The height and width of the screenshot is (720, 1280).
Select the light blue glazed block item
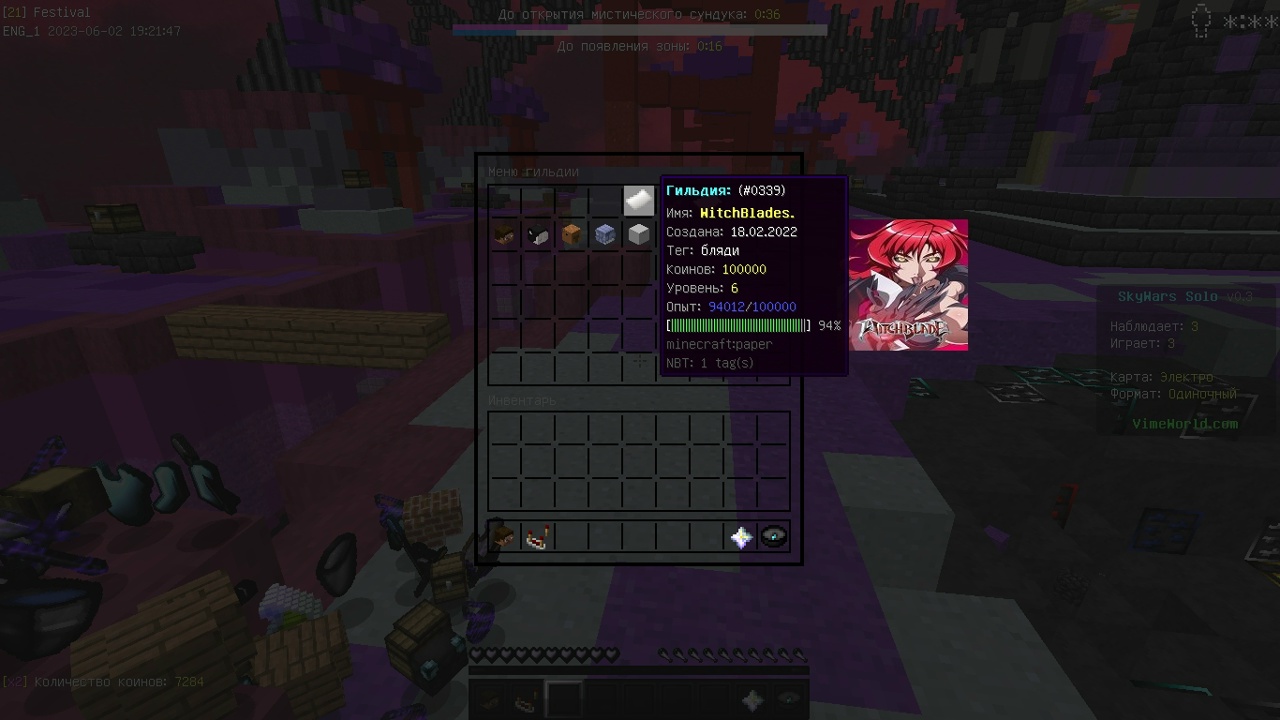pos(606,234)
